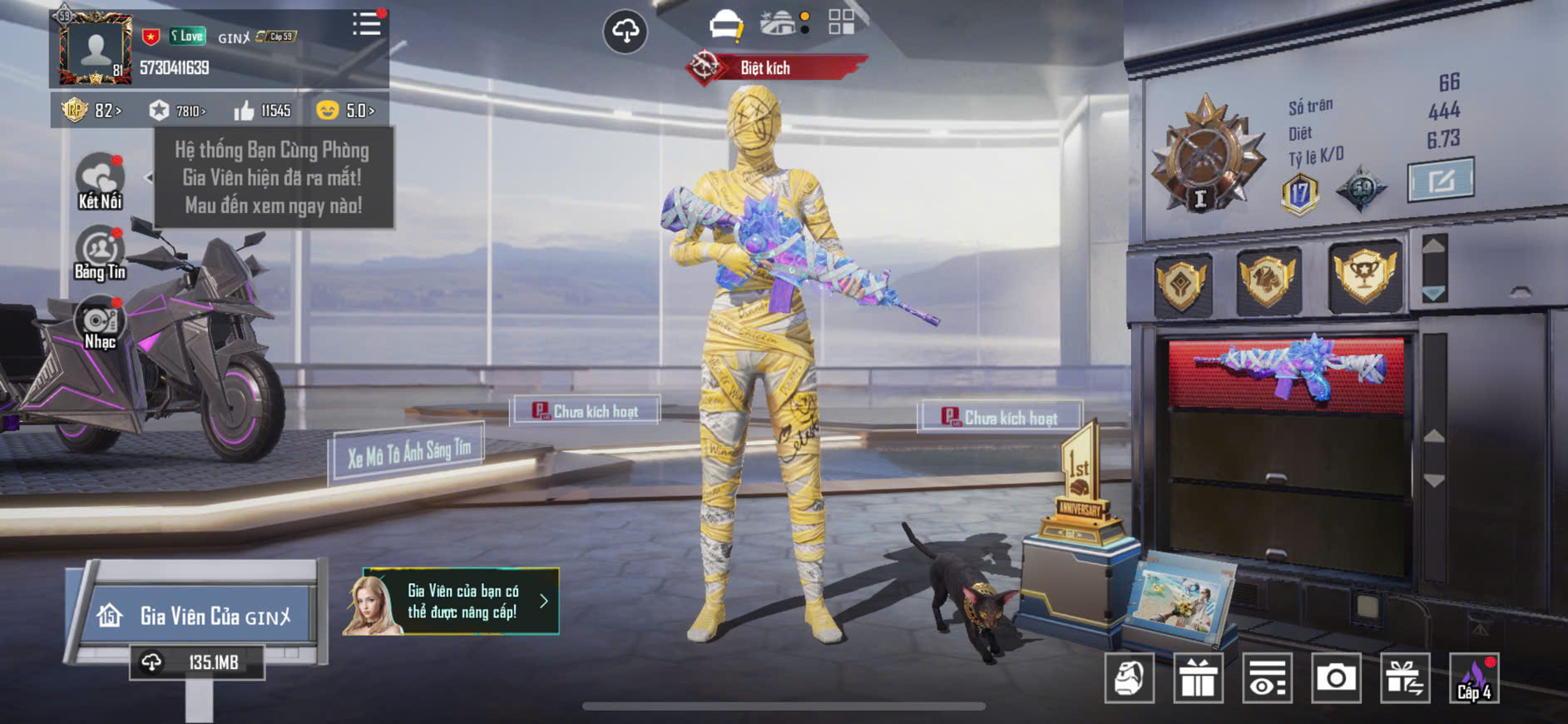Edit the stats panel display
Screen dimensions: 1568x724
click(x=1441, y=179)
